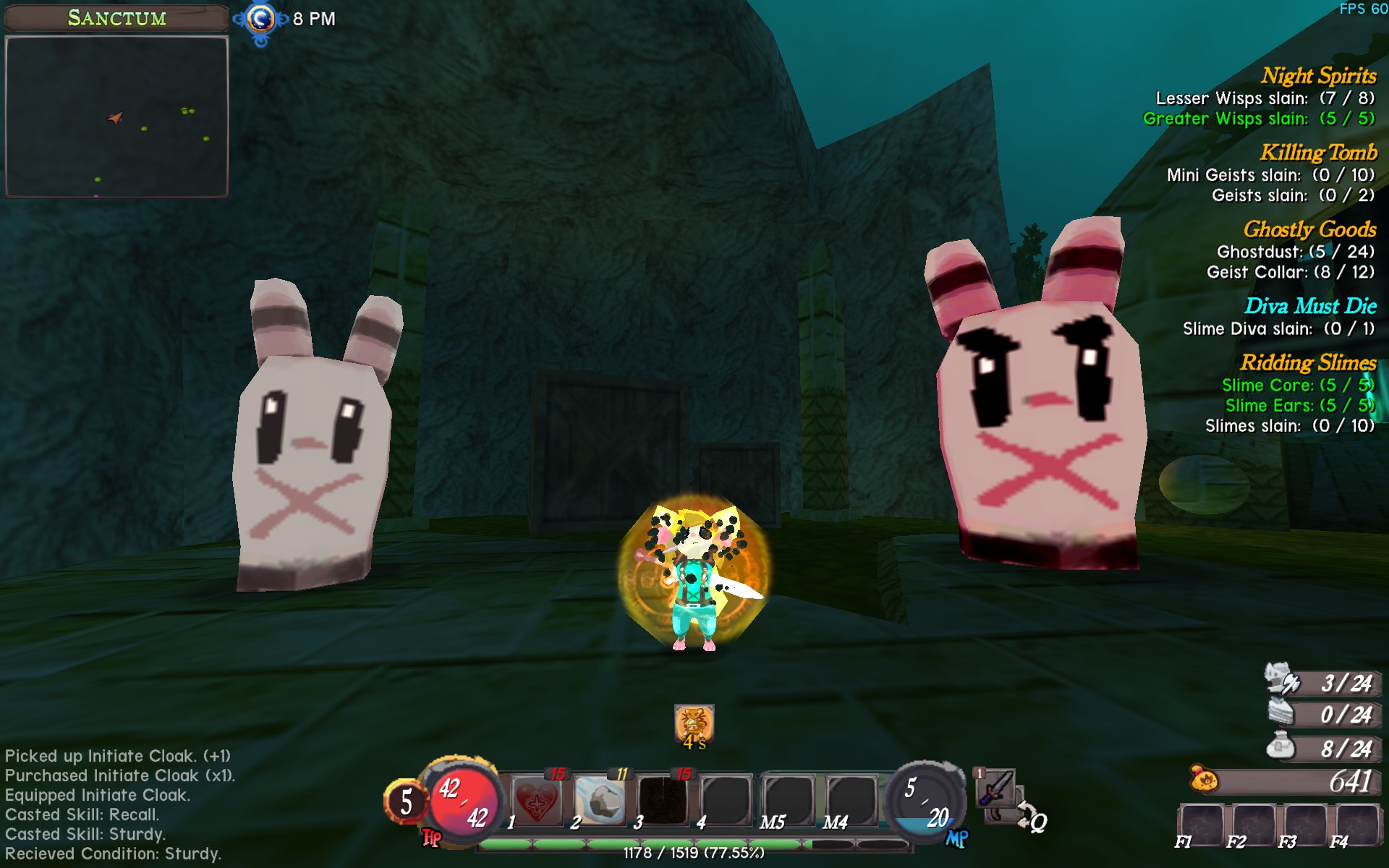
Task: Open the consumables cake slice icon
Action: pyautogui.click(x=1281, y=712)
